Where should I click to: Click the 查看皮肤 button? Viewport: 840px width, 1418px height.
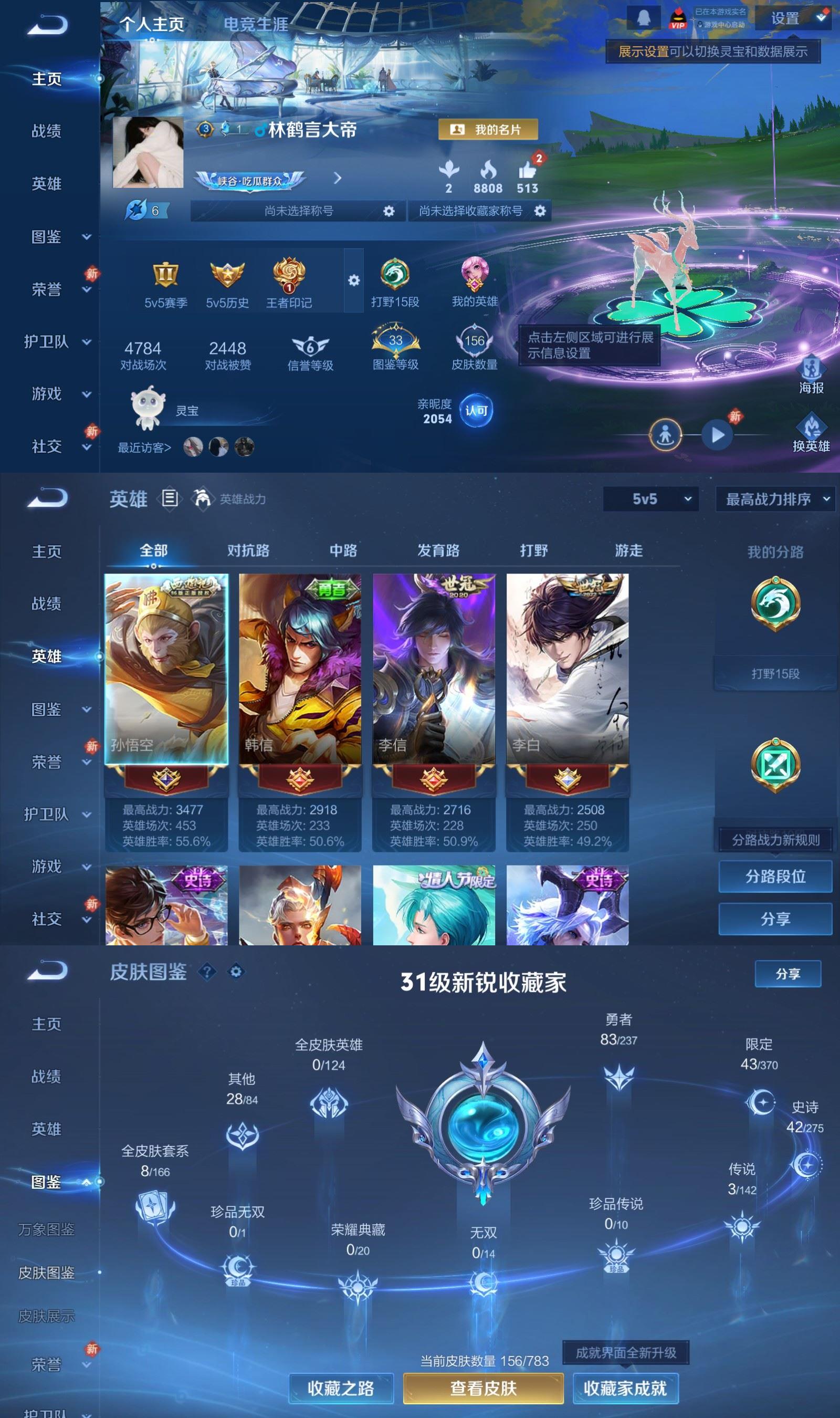(484, 1389)
